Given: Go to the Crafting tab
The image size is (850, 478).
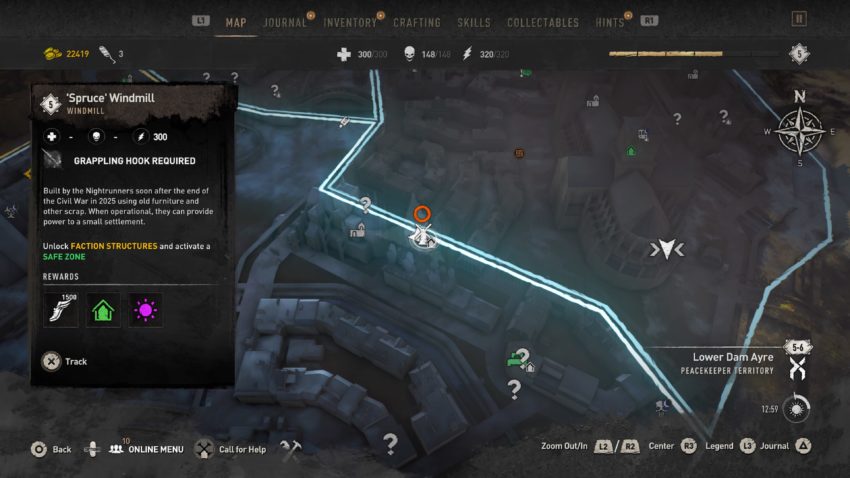Looking at the screenshot, I should pyautogui.click(x=417, y=22).
